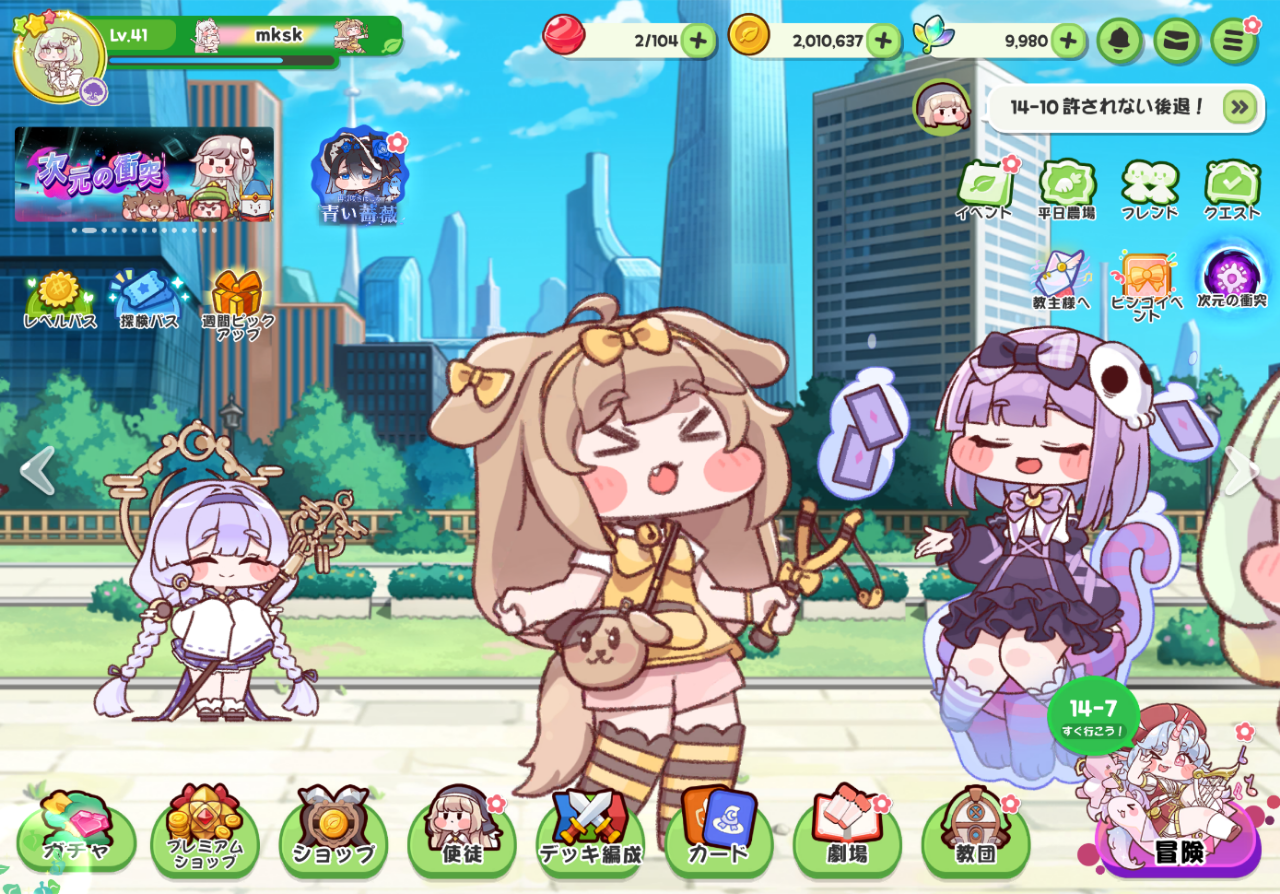This screenshot has height=894, width=1280.
Task: Go to stage 14-7 green bubble
Action: pos(1093,716)
